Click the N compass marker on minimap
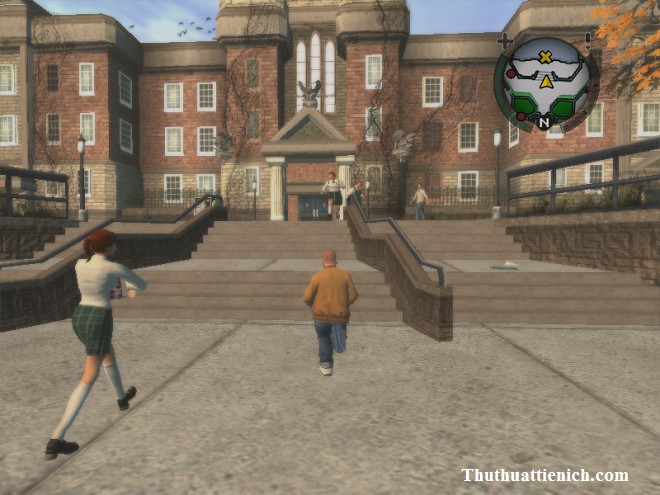The width and height of the screenshot is (660, 495). click(545, 123)
